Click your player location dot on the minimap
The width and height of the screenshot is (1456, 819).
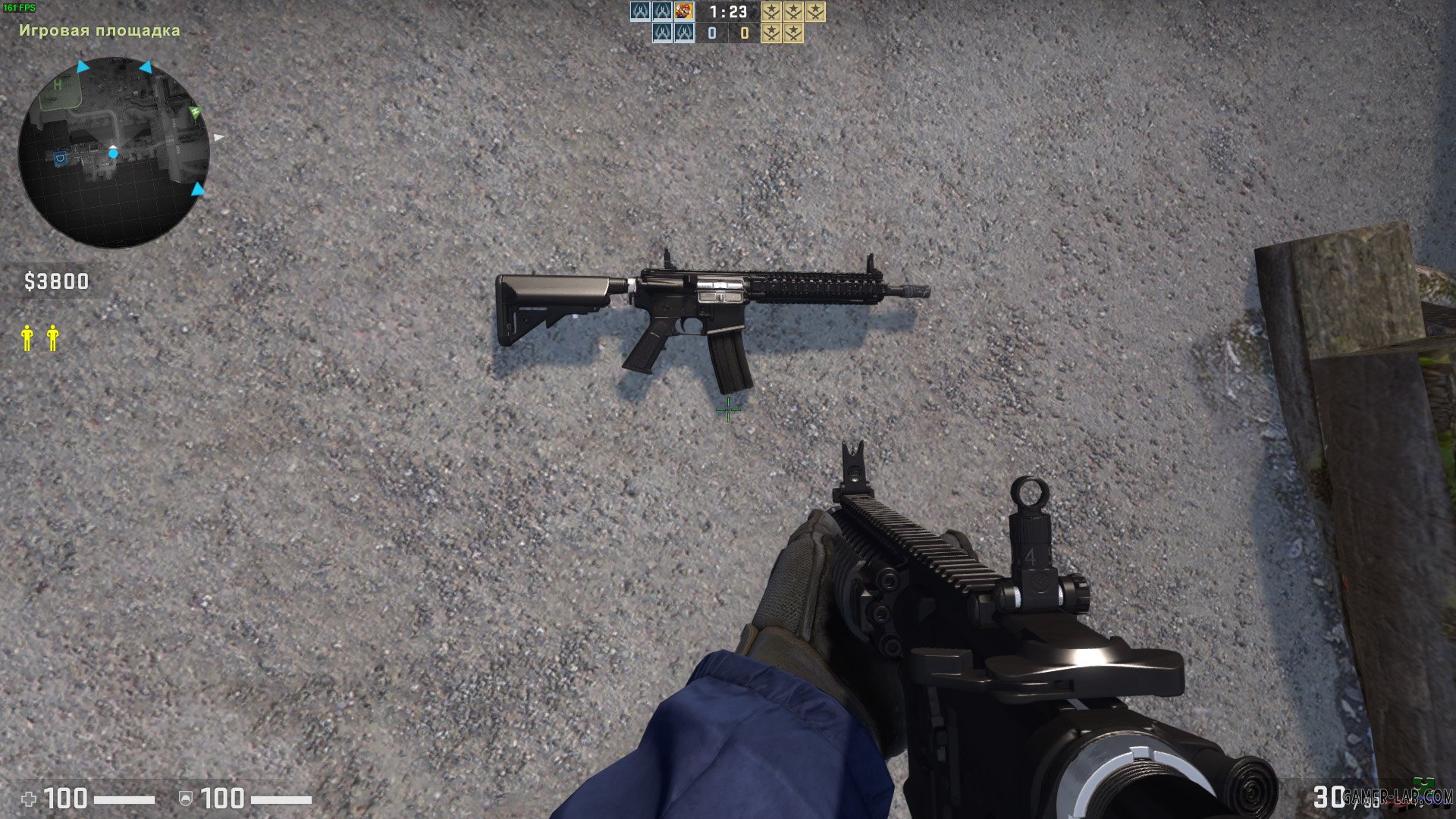[x=114, y=153]
